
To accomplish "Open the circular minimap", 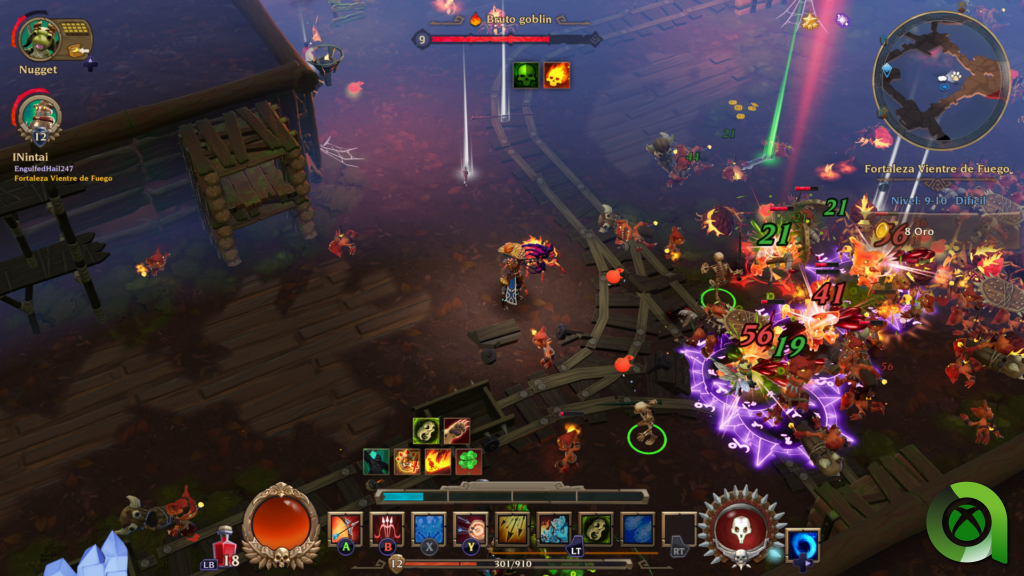I will point(941,81).
